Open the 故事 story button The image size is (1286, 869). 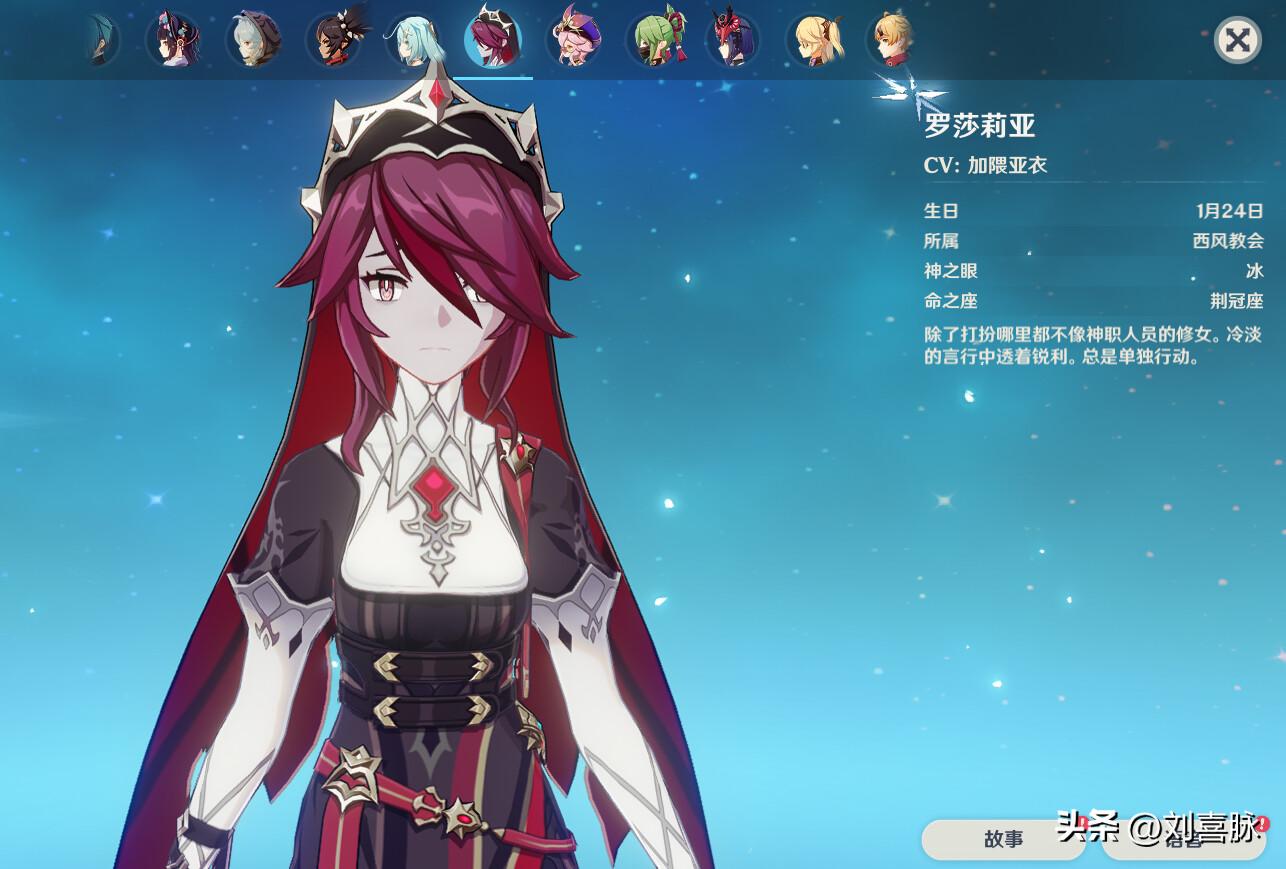click(x=1003, y=841)
